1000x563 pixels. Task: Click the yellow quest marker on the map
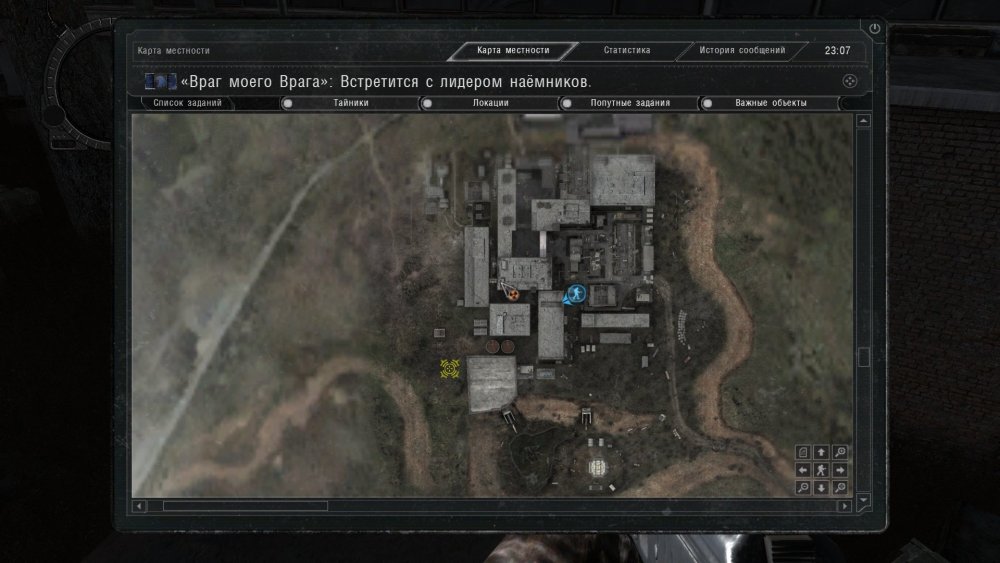point(450,369)
